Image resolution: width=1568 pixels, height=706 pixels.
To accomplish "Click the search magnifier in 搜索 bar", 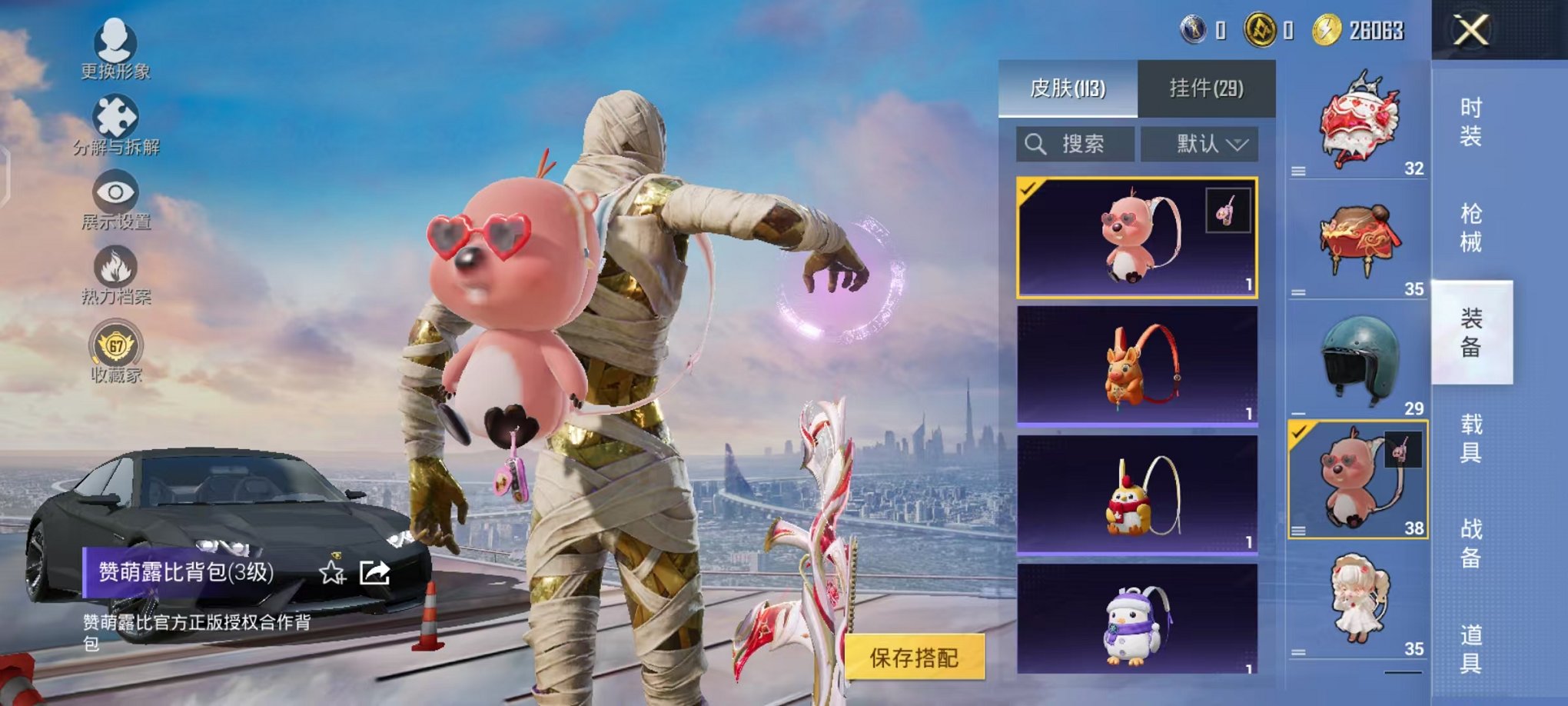I will [x=1035, y=145].
